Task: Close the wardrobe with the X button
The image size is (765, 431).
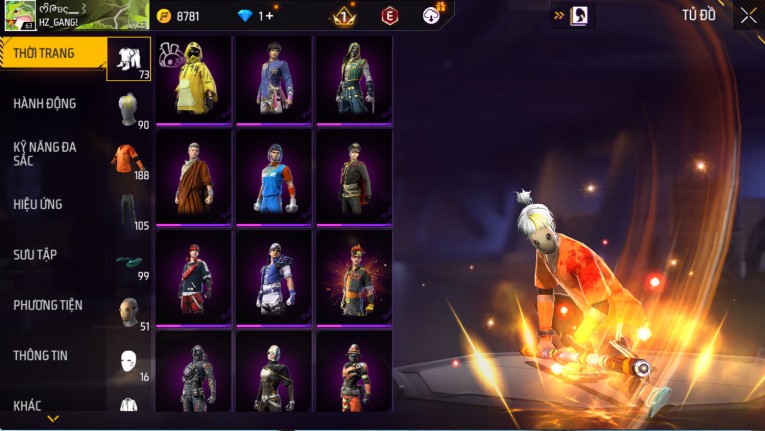Action: pyautogui.click(x=748, y=15)
